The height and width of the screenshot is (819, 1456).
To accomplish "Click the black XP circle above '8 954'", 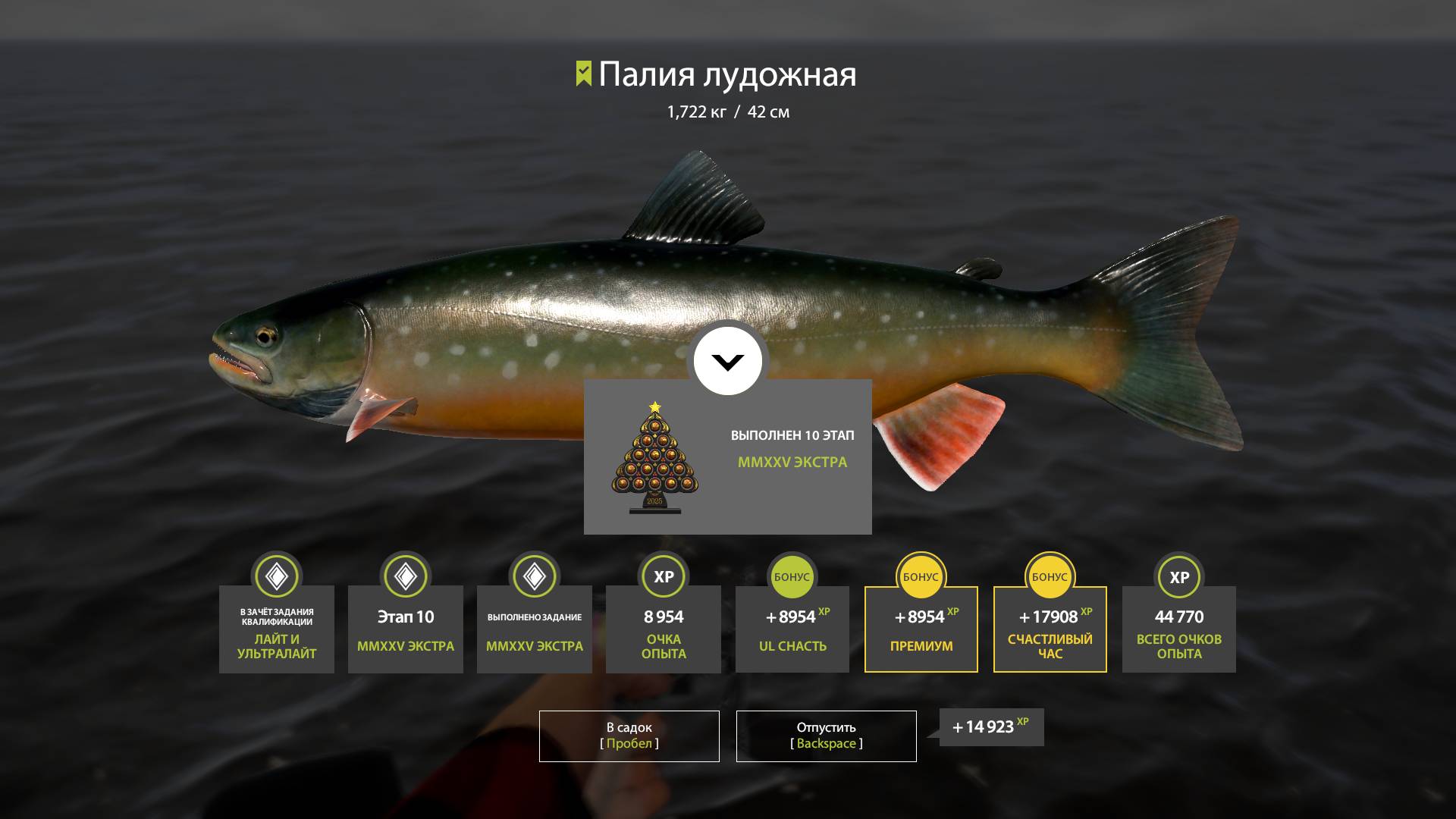I will click(663, 576).
